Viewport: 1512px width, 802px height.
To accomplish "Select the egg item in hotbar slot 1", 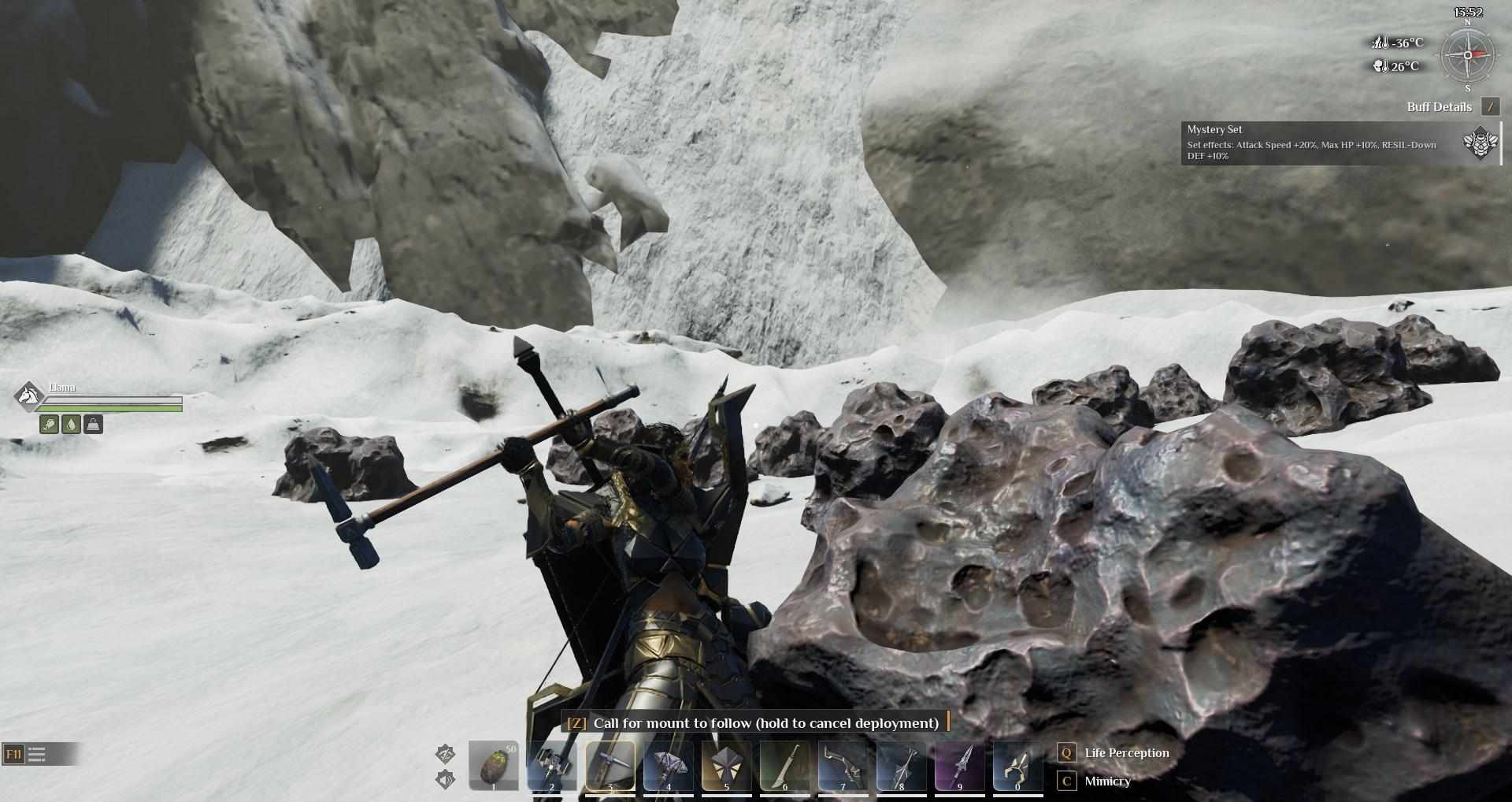I will pyautogui.click(x=493, y=765).
